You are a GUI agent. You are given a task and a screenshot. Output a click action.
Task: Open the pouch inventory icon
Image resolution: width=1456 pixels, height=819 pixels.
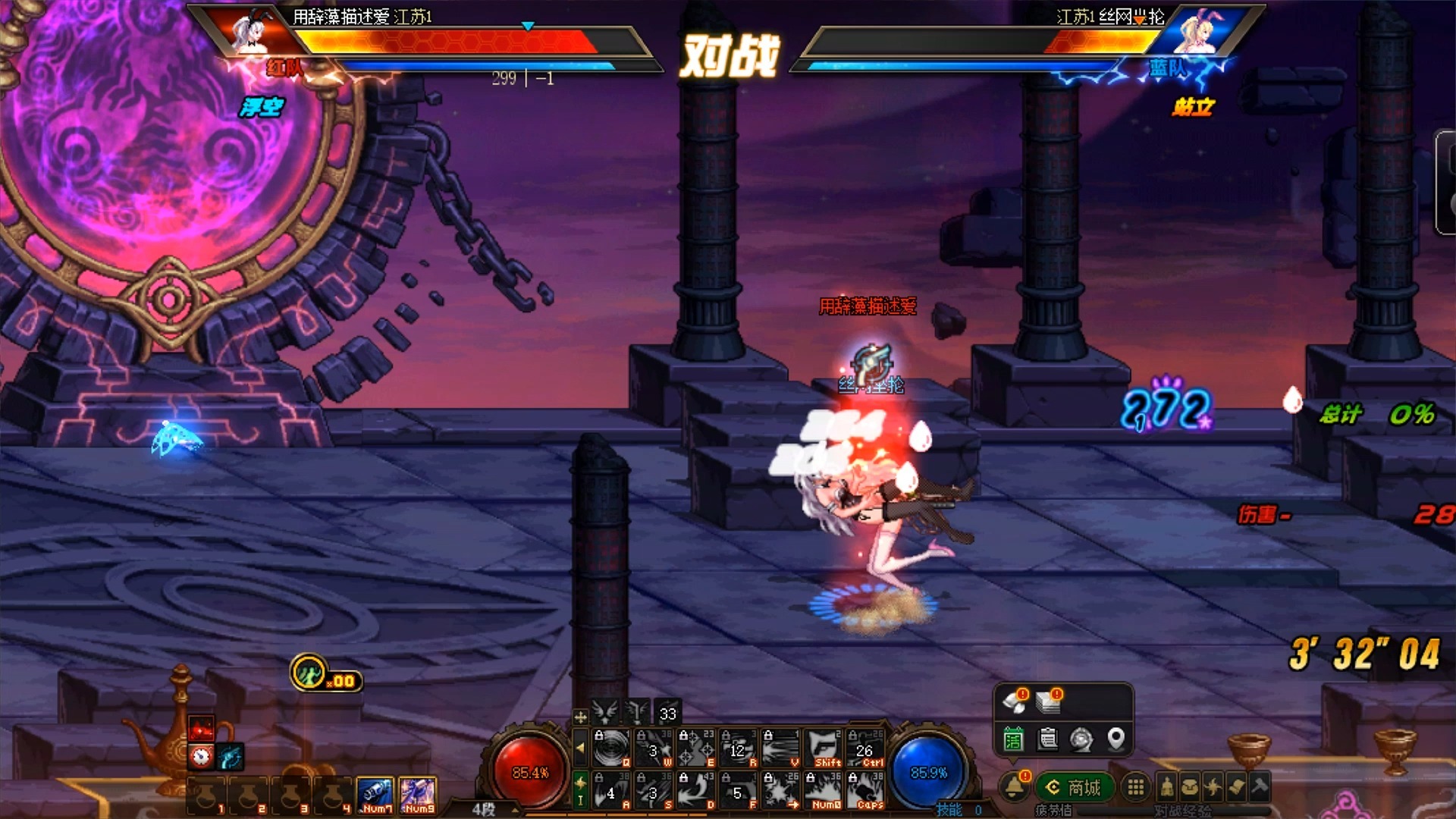point(1190,788)
